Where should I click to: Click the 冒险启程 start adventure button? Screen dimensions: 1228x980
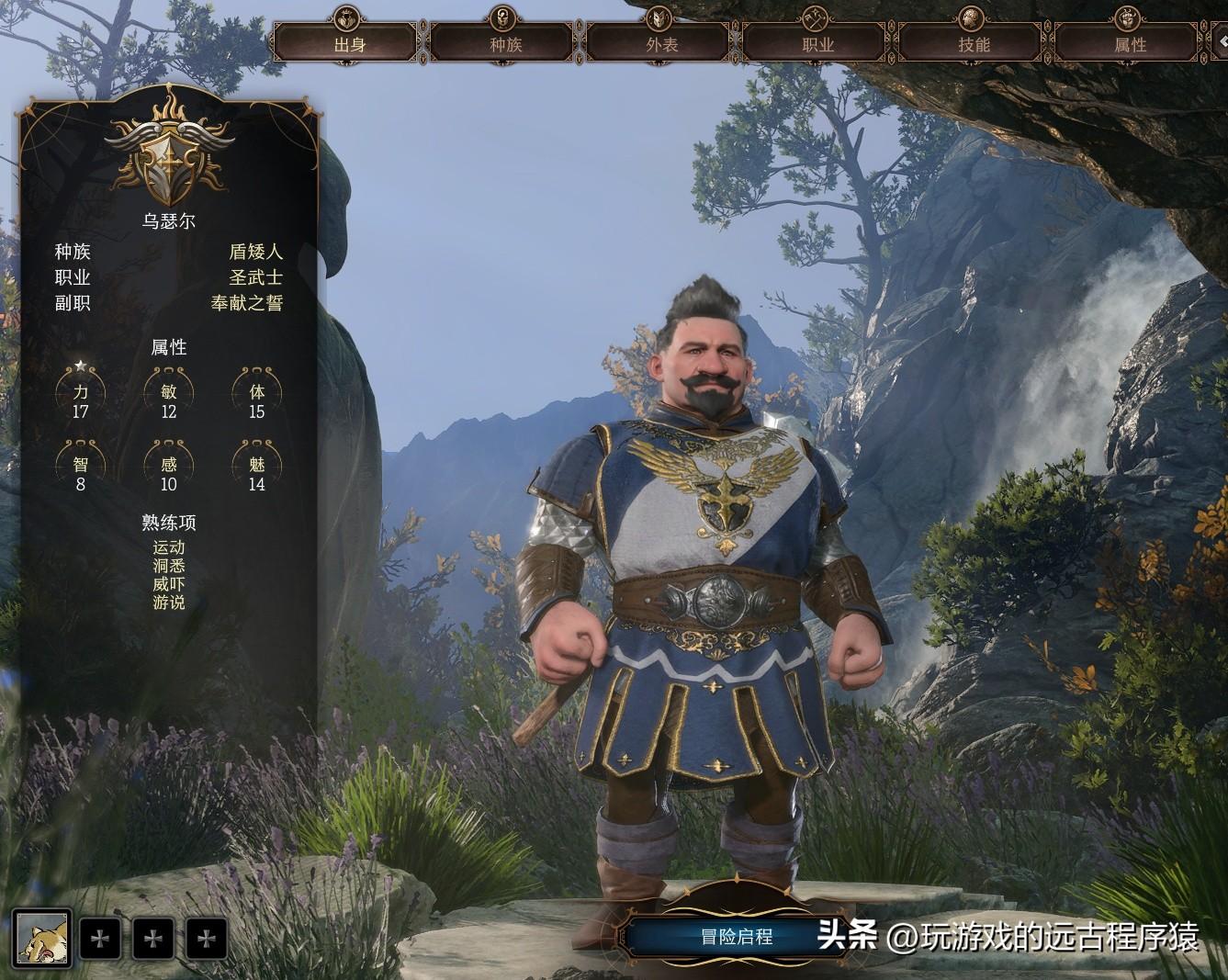click(737, 937)
